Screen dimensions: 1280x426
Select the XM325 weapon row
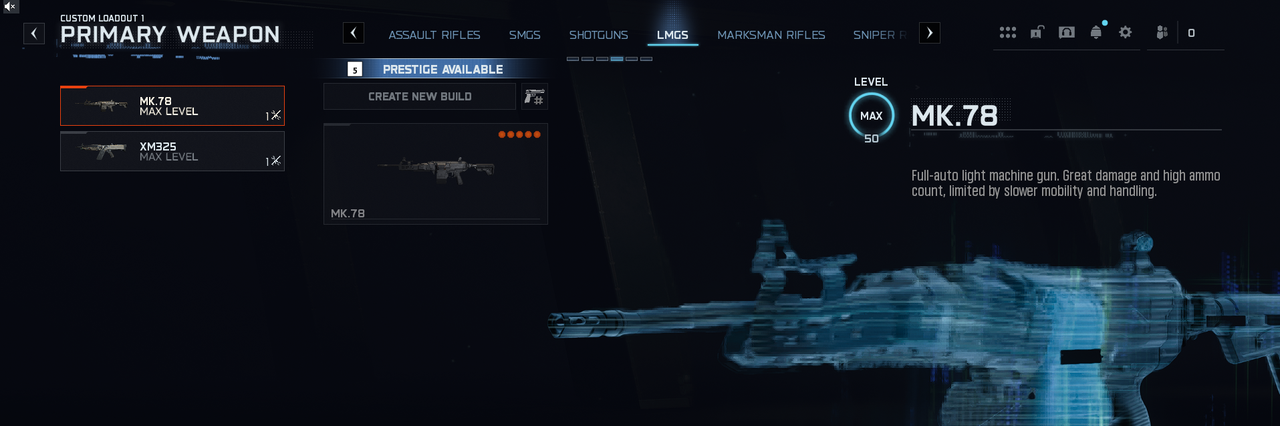tap(172, 151)
